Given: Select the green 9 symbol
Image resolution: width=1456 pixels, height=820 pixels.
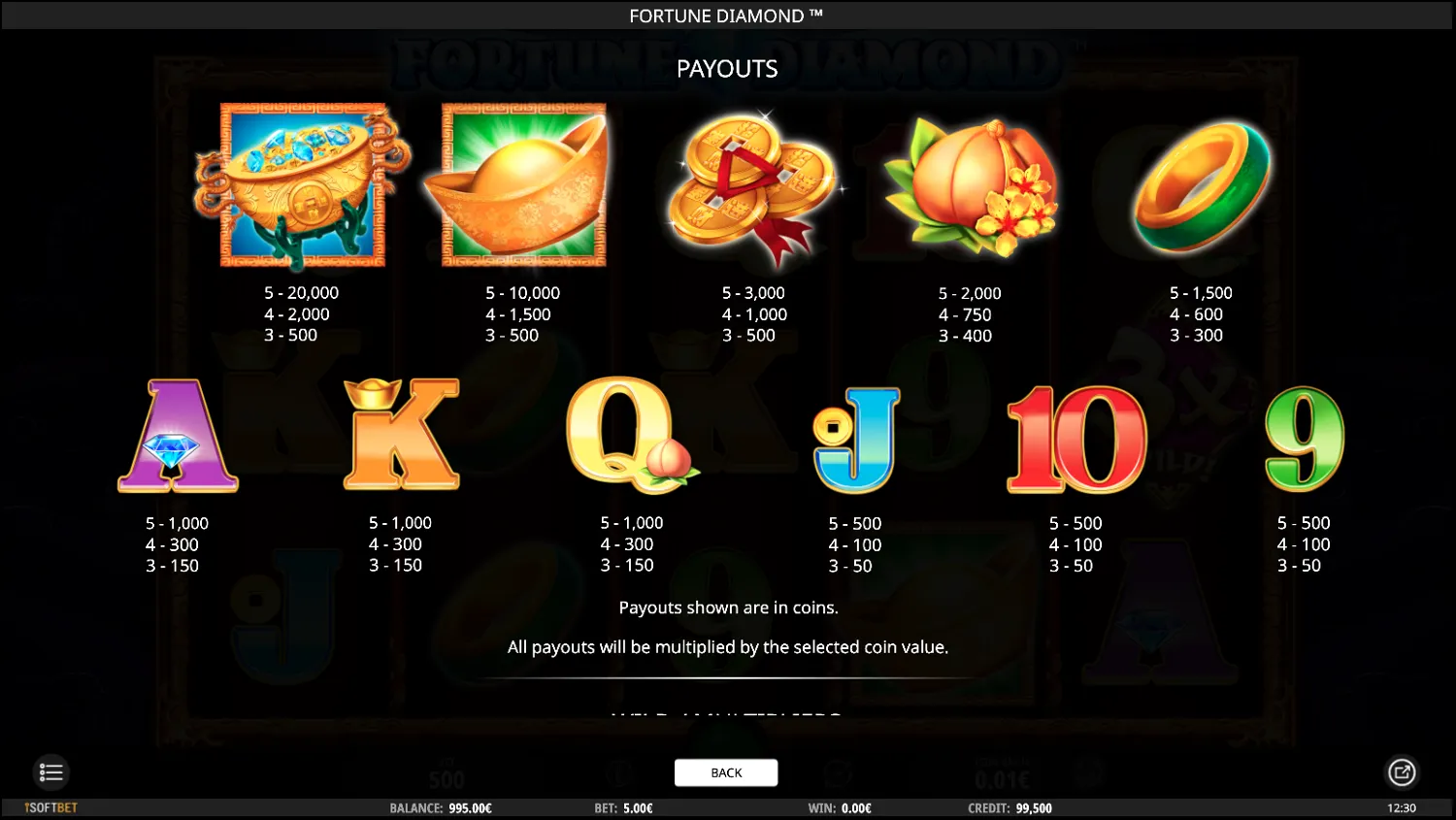Looking at the screenshot, I should (x=1302, y=439).
